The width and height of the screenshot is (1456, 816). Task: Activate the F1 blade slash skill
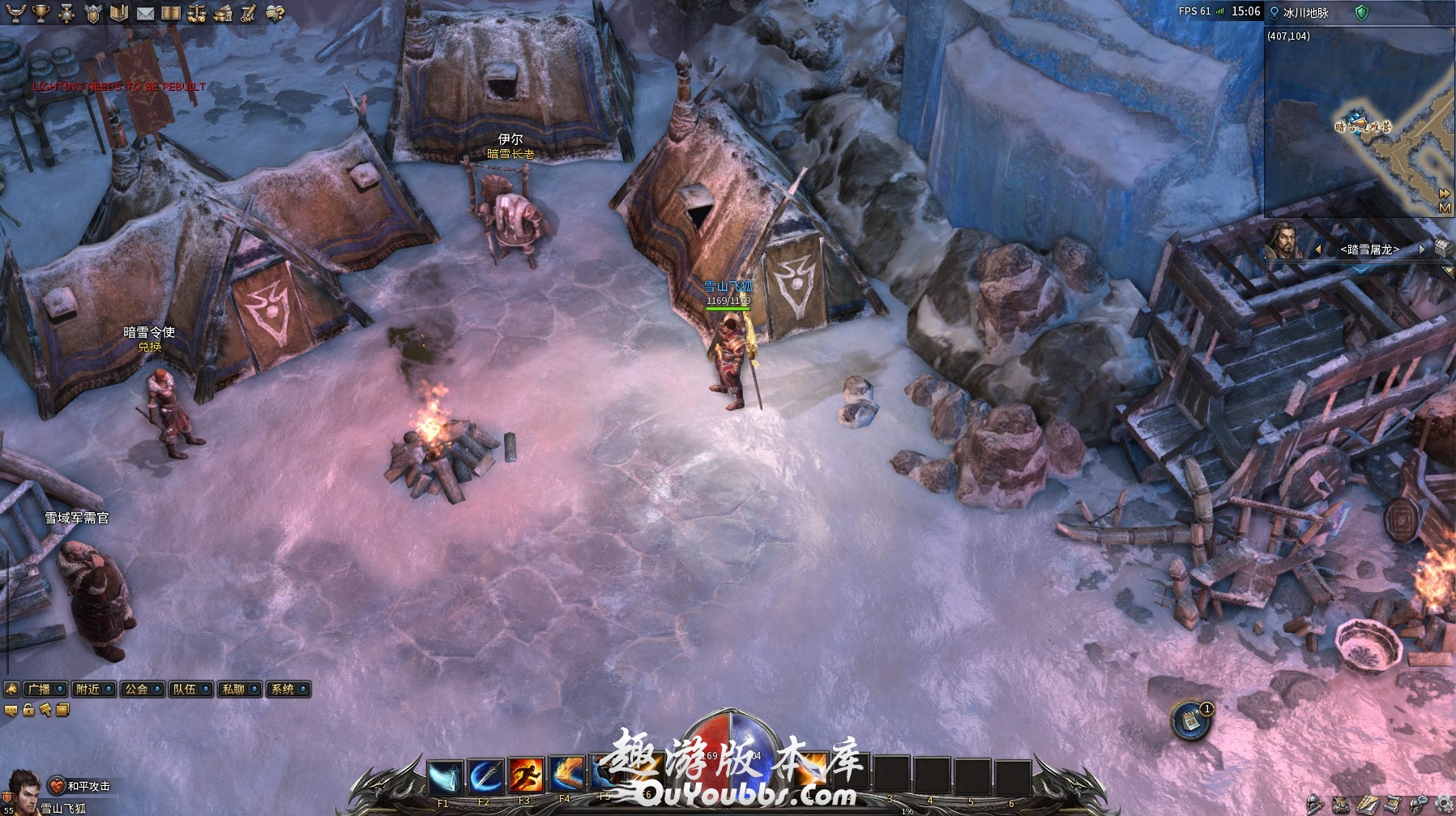(x=444, y=777)
